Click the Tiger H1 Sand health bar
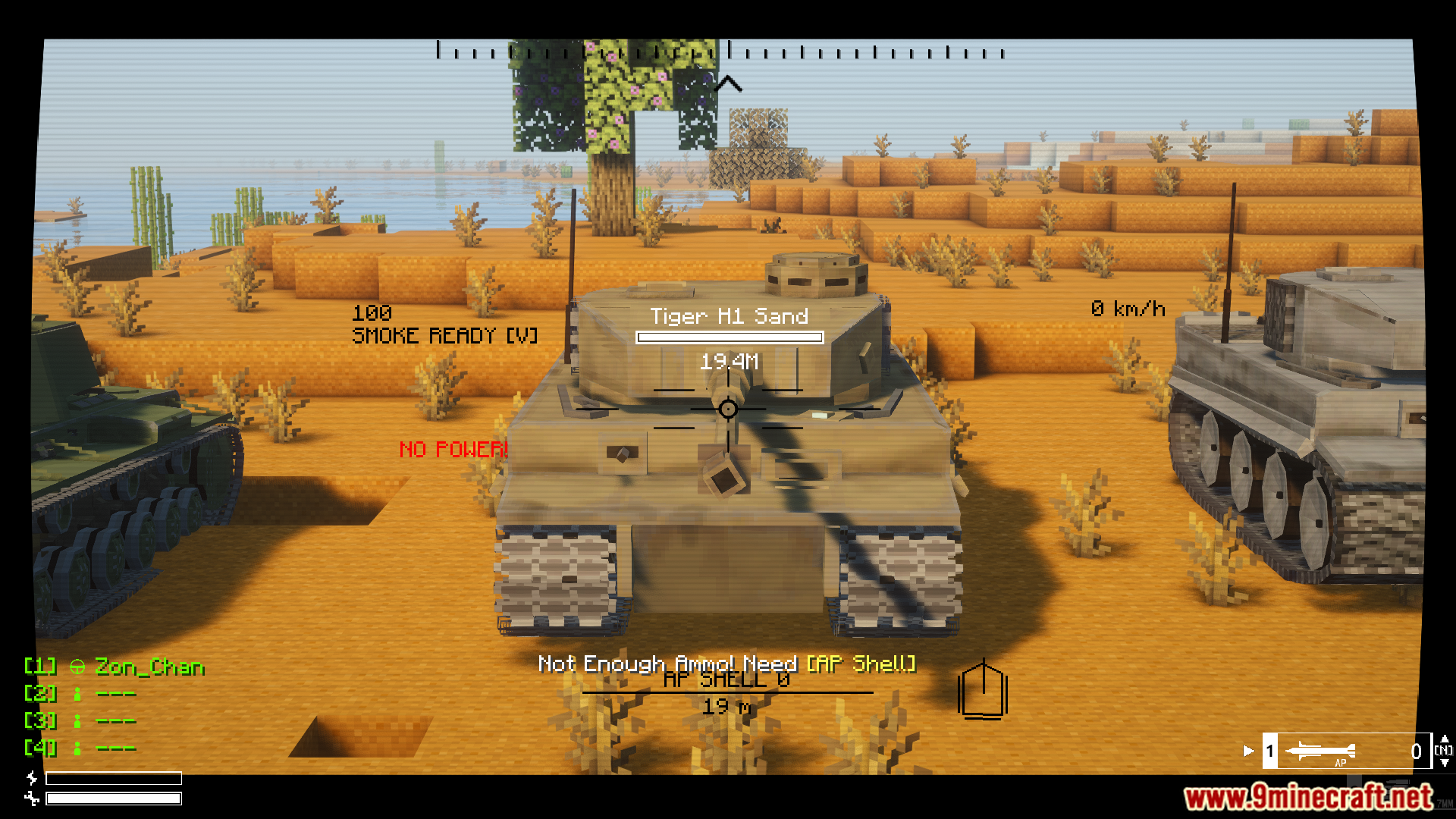Screen dimensions: 1456x819 [x=730, y=337]
